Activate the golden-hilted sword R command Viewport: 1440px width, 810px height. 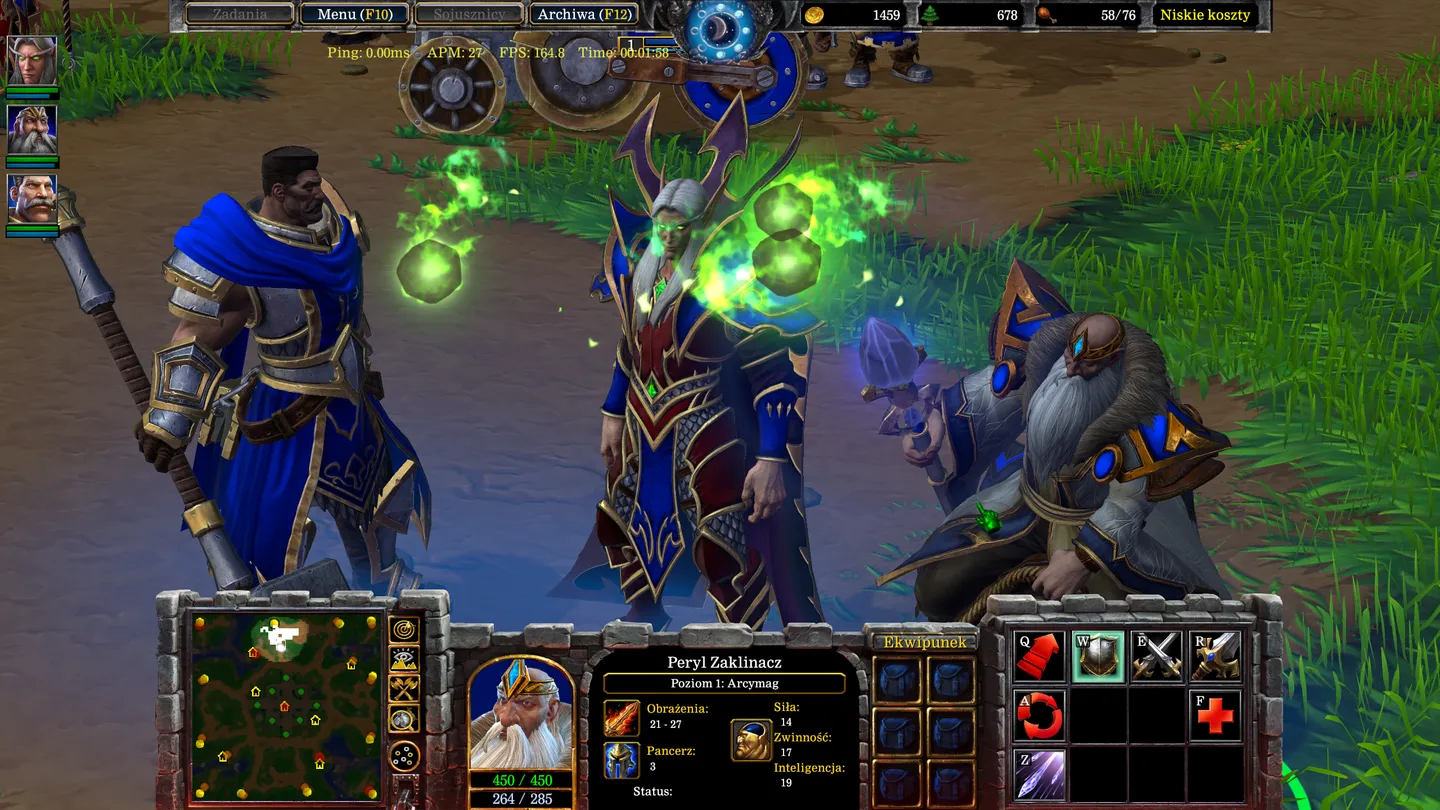click(1215, 657)
